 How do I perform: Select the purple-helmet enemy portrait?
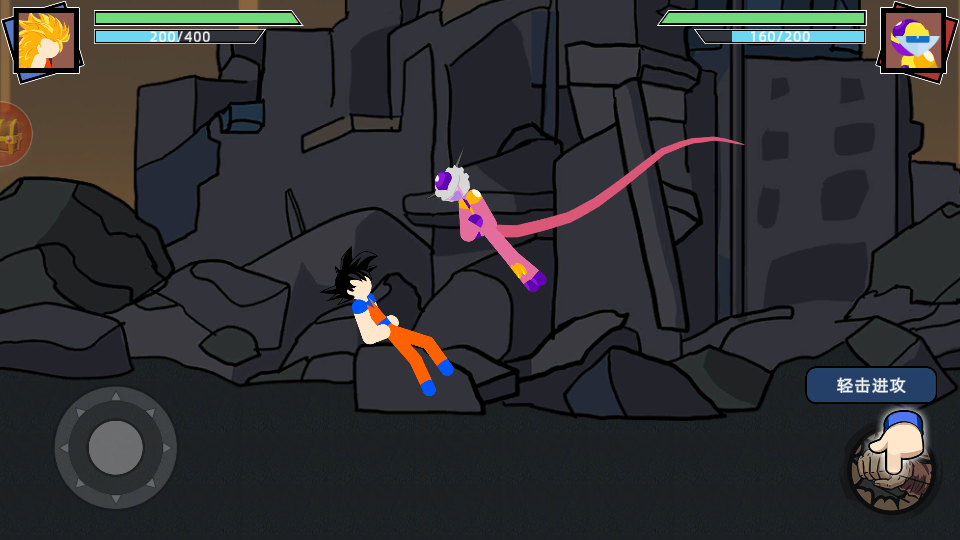coord(912,42)
